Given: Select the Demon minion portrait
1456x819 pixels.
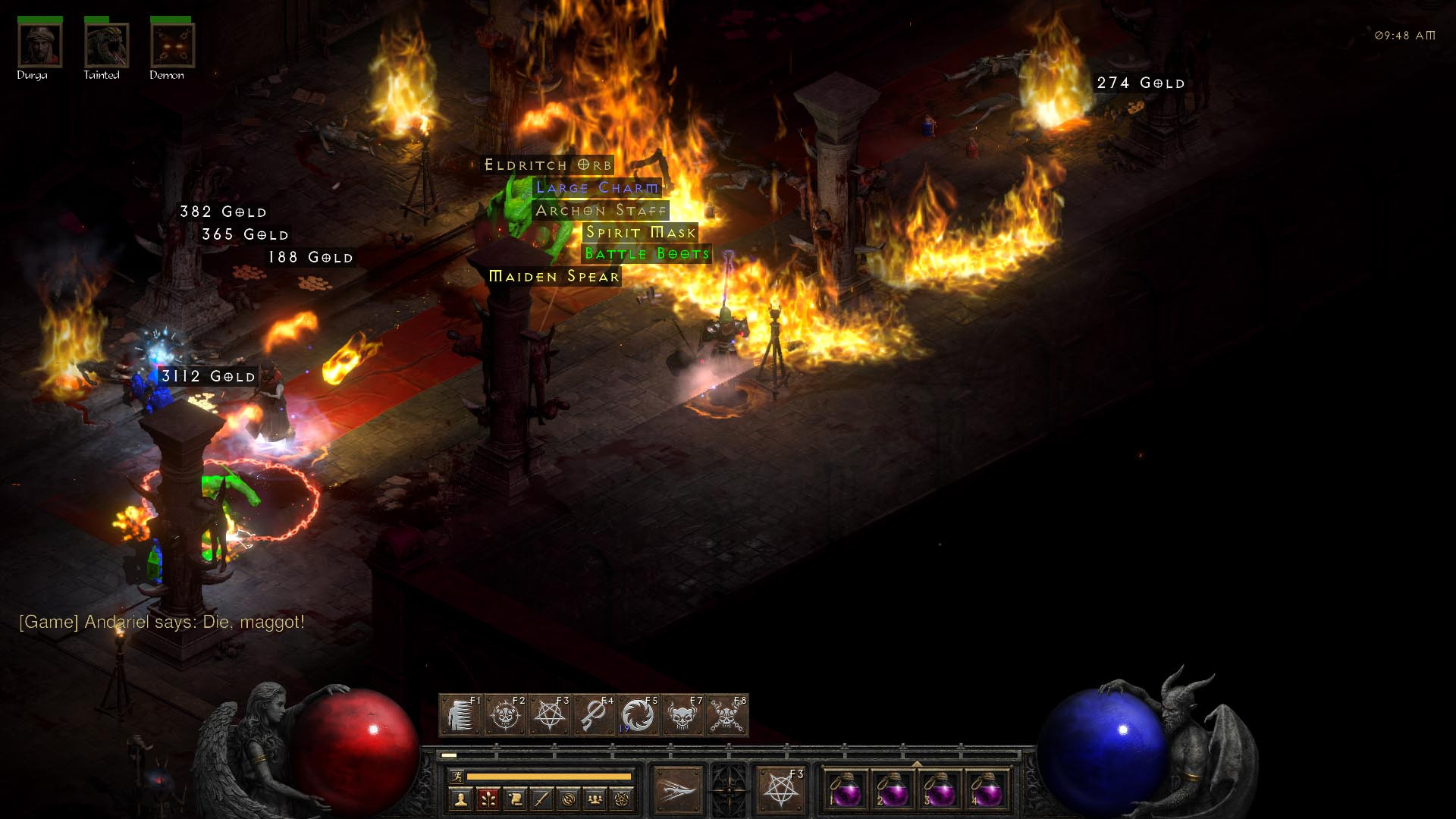Looking at the screenshot, I should (x=172, y=45).
